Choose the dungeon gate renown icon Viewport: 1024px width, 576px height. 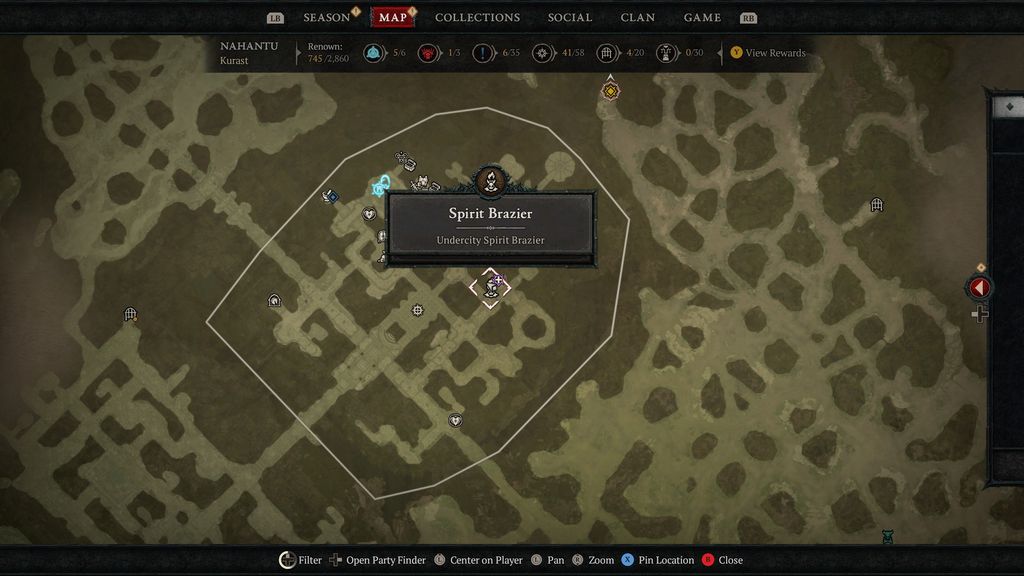606,53
